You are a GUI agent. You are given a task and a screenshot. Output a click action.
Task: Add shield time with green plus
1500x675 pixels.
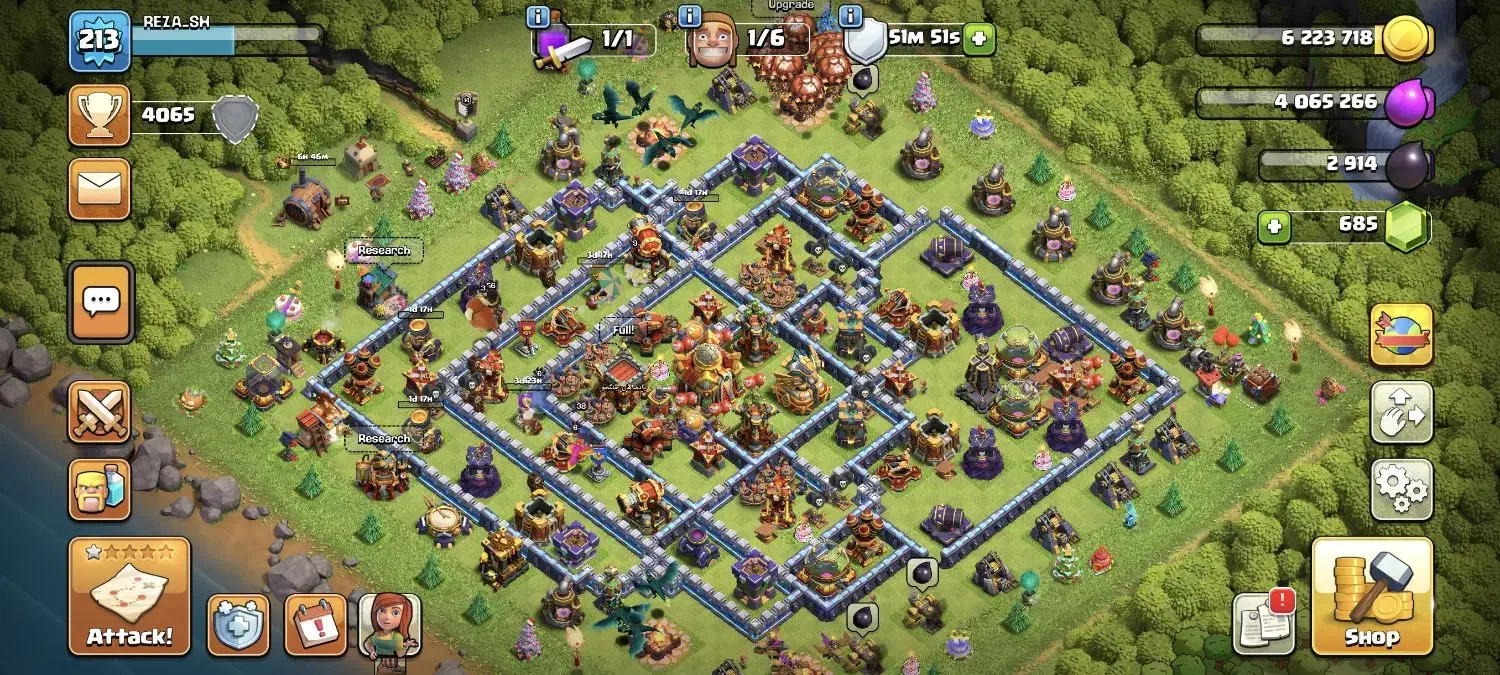[x=979, y=40]
